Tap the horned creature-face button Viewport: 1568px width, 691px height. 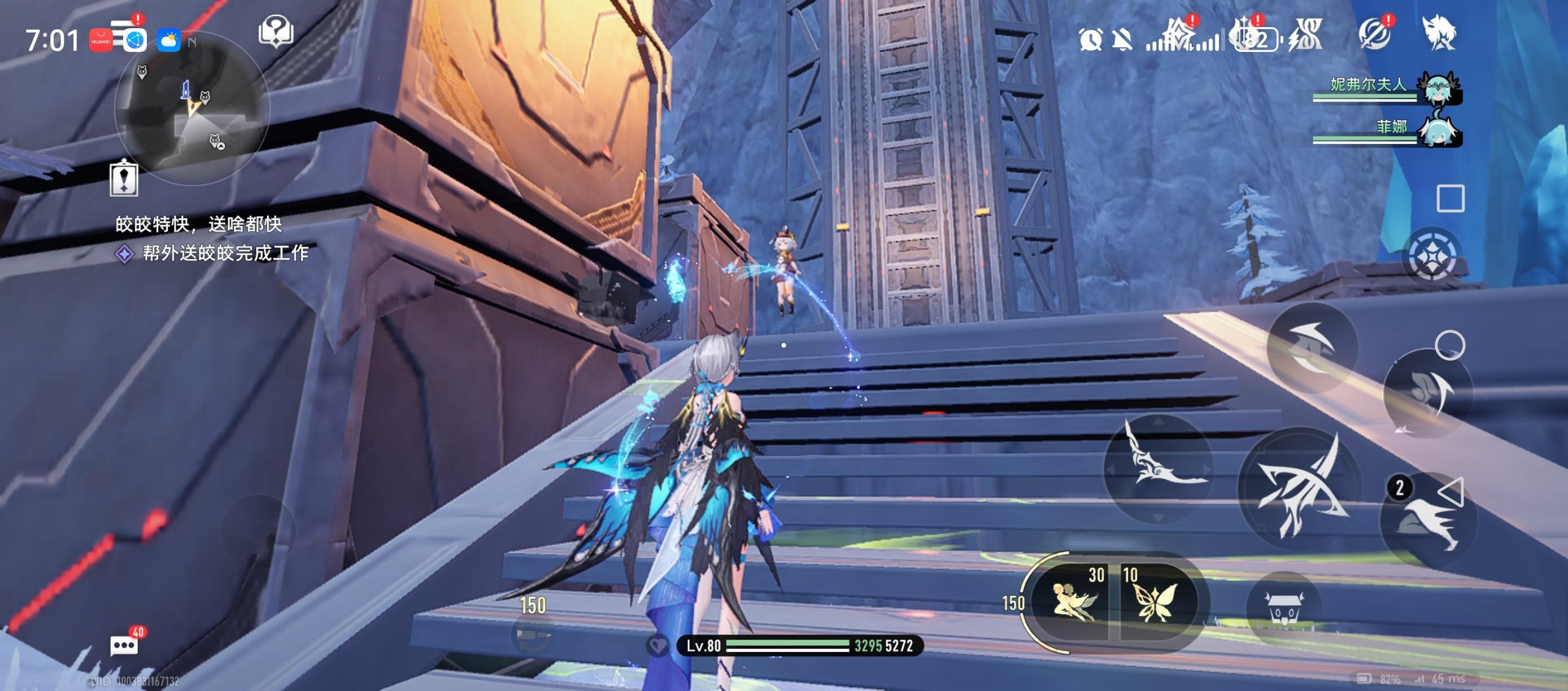click(x=1284, y=607)
